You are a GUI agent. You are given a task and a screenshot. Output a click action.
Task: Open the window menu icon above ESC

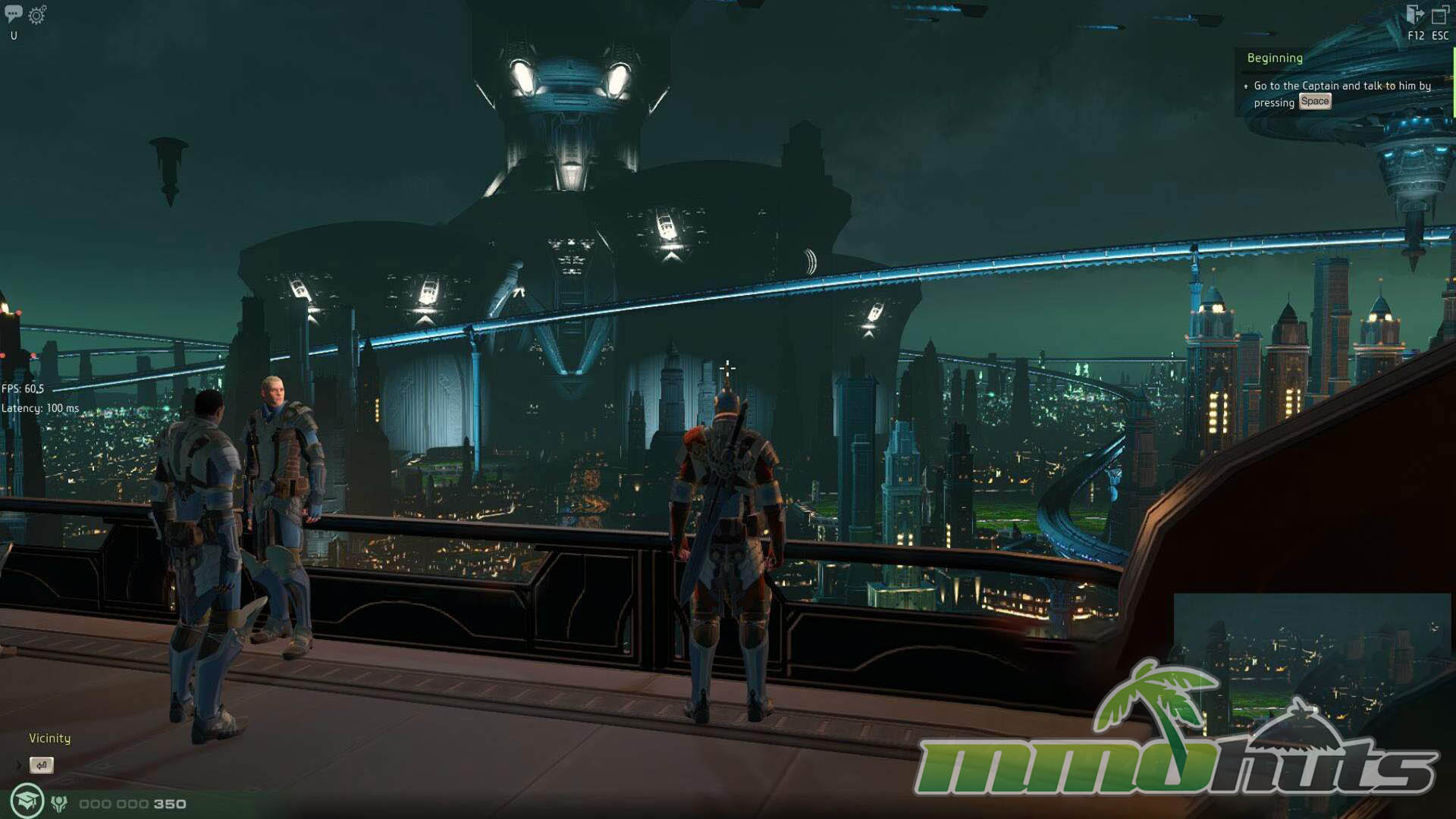pos(1439,15)
